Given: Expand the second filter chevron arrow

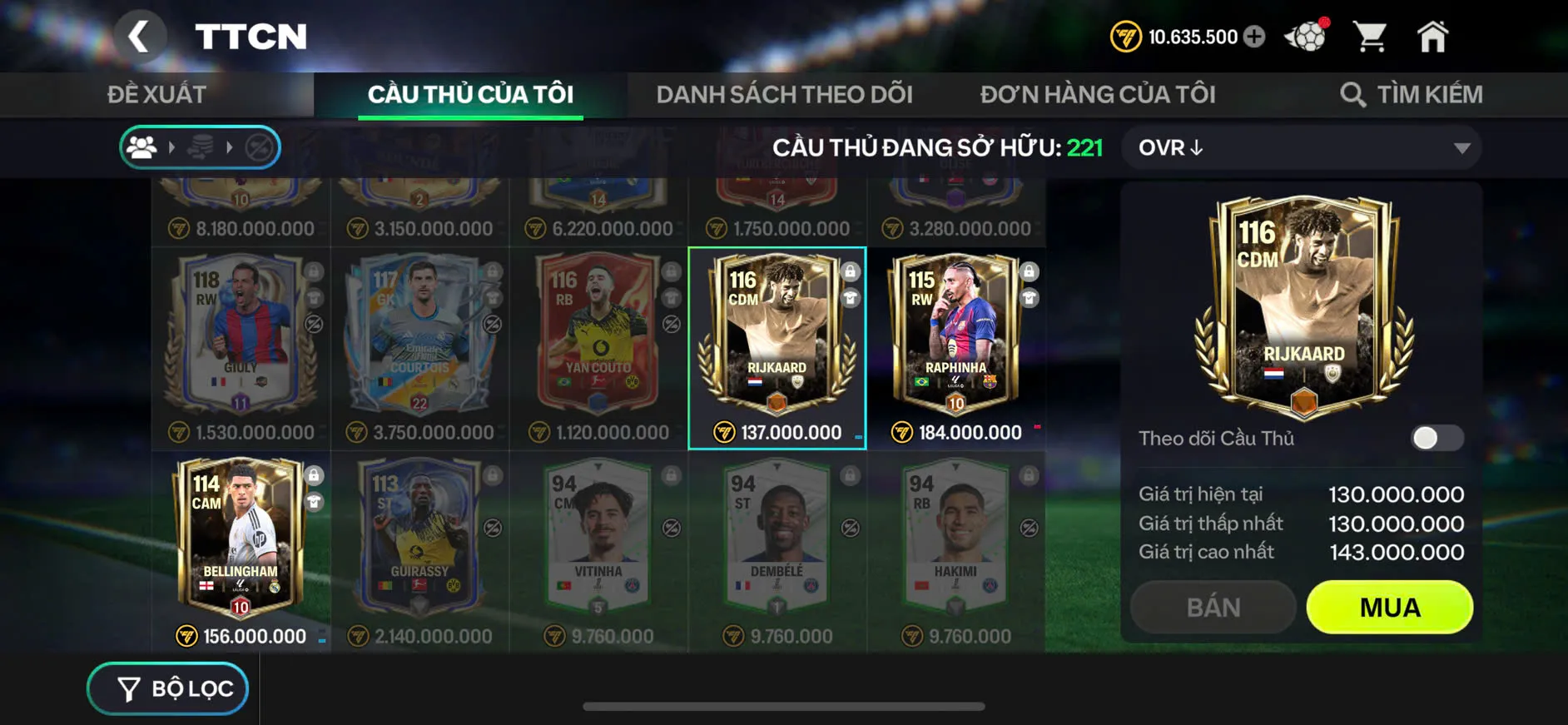Looking at the screenshot, I should click(232, 147).
